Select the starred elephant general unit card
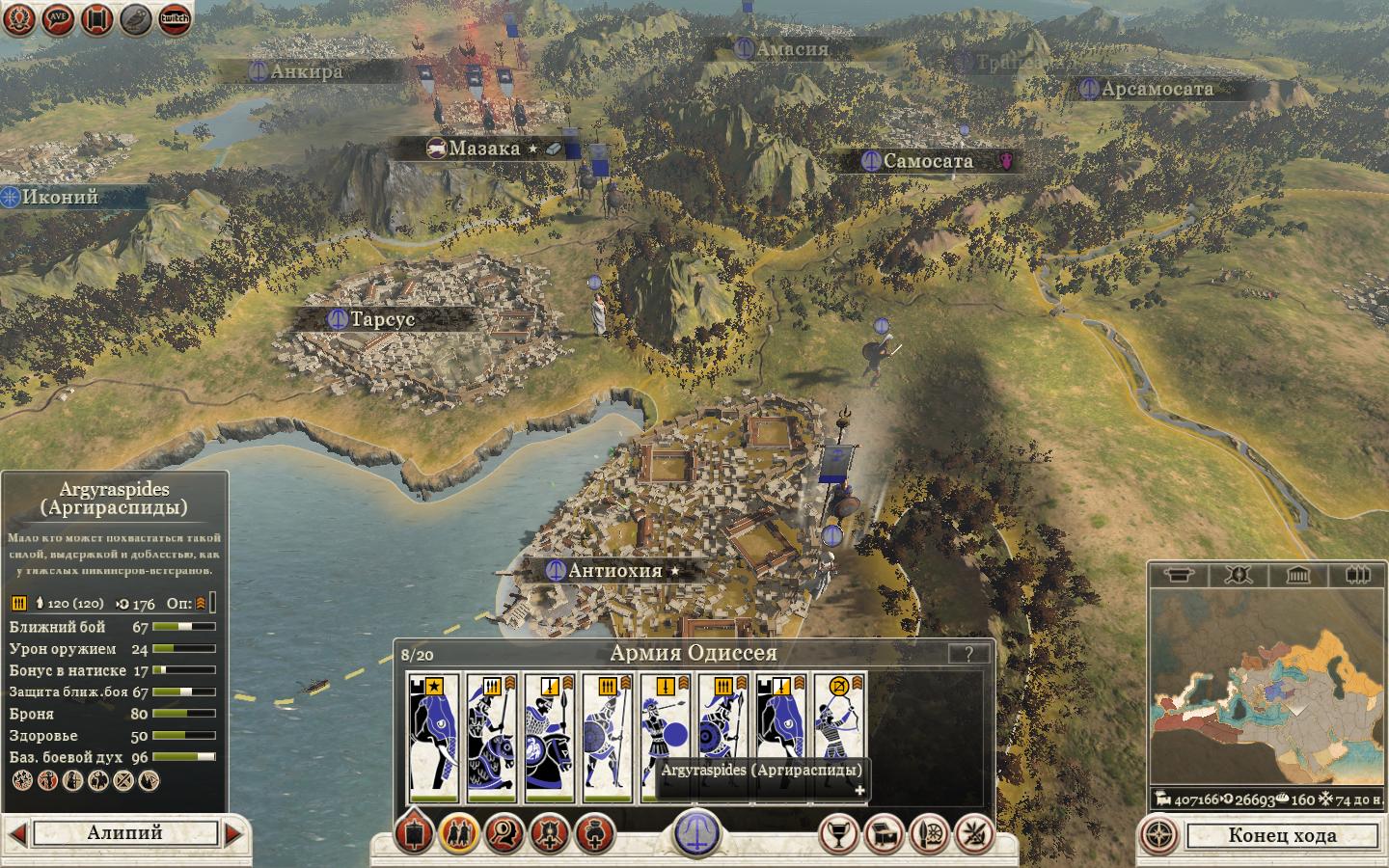This screenshot has width=1389, height=868. click(x=434, y=737)
